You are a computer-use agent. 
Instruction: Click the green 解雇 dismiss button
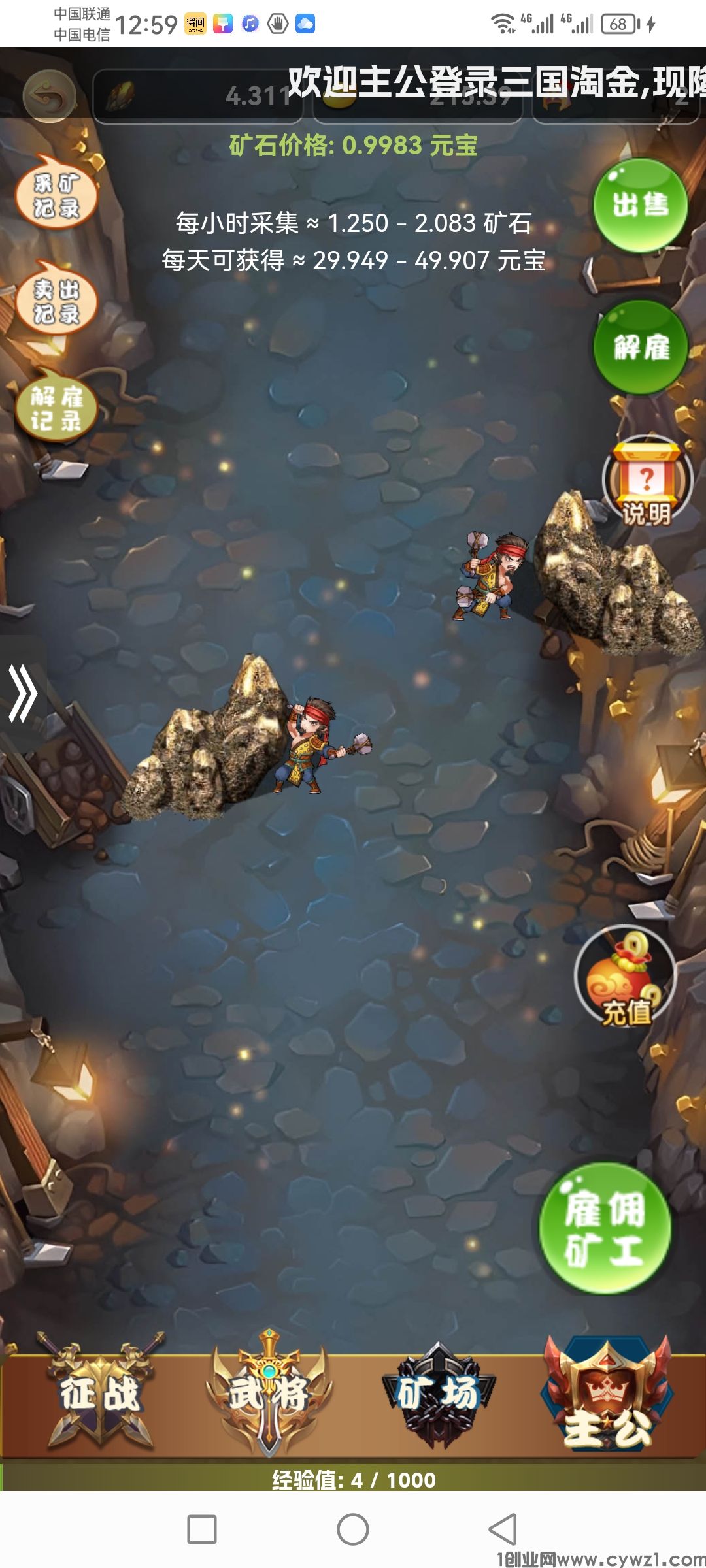tap(641, 347)
